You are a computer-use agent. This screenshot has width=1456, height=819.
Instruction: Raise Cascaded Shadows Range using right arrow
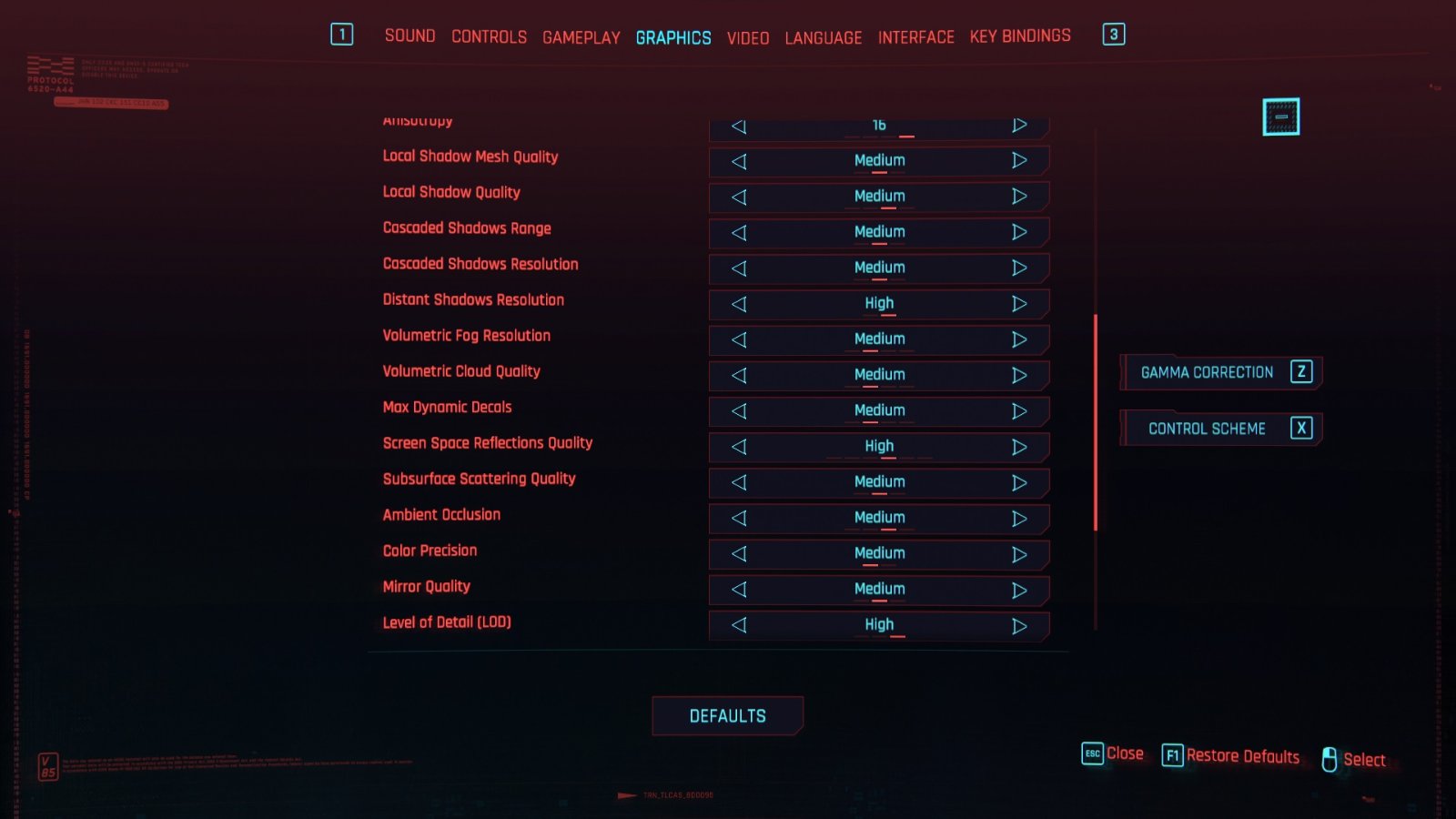coord(1019,232)
